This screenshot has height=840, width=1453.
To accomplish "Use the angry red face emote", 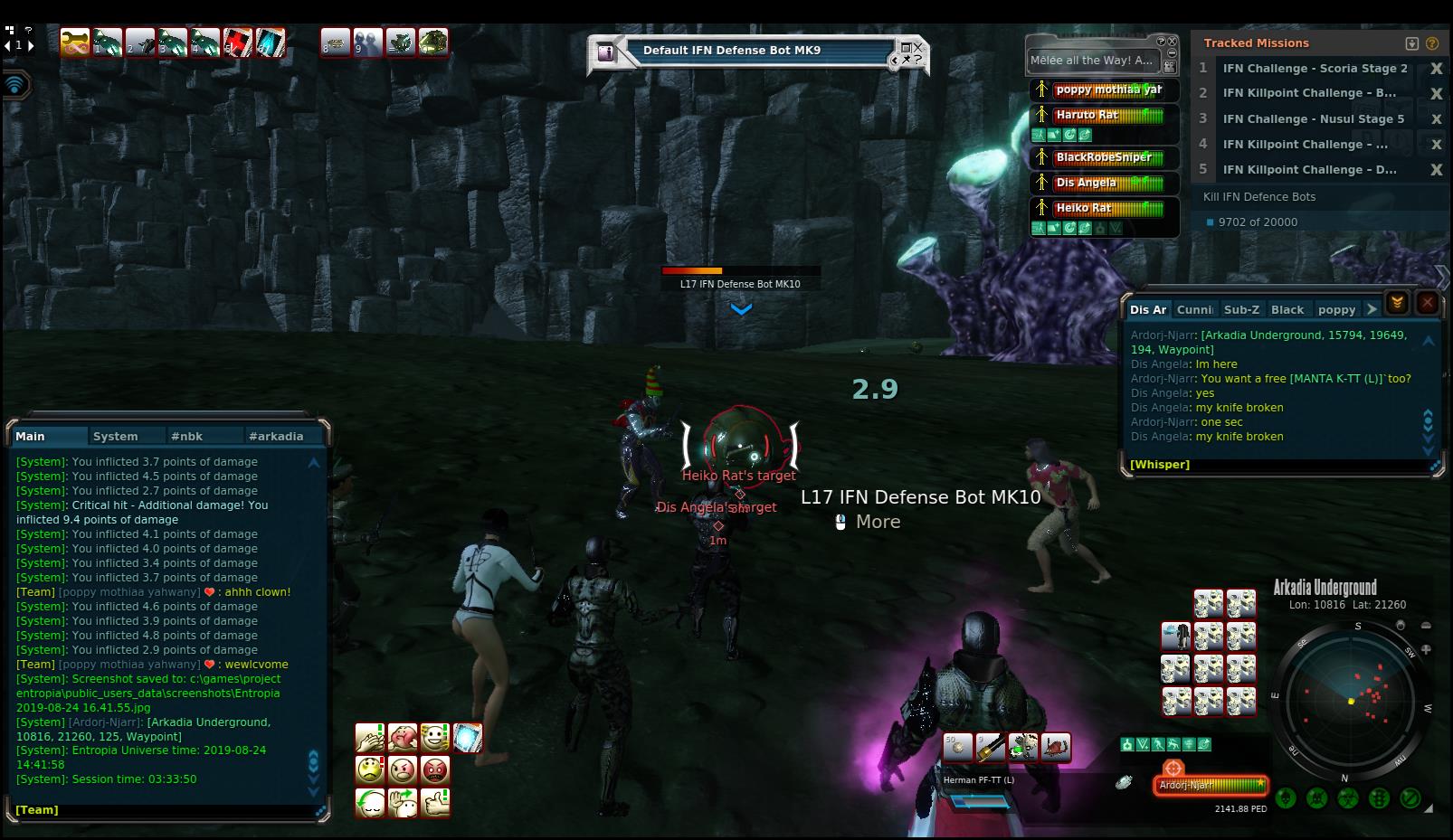I will tap(435, 770).
